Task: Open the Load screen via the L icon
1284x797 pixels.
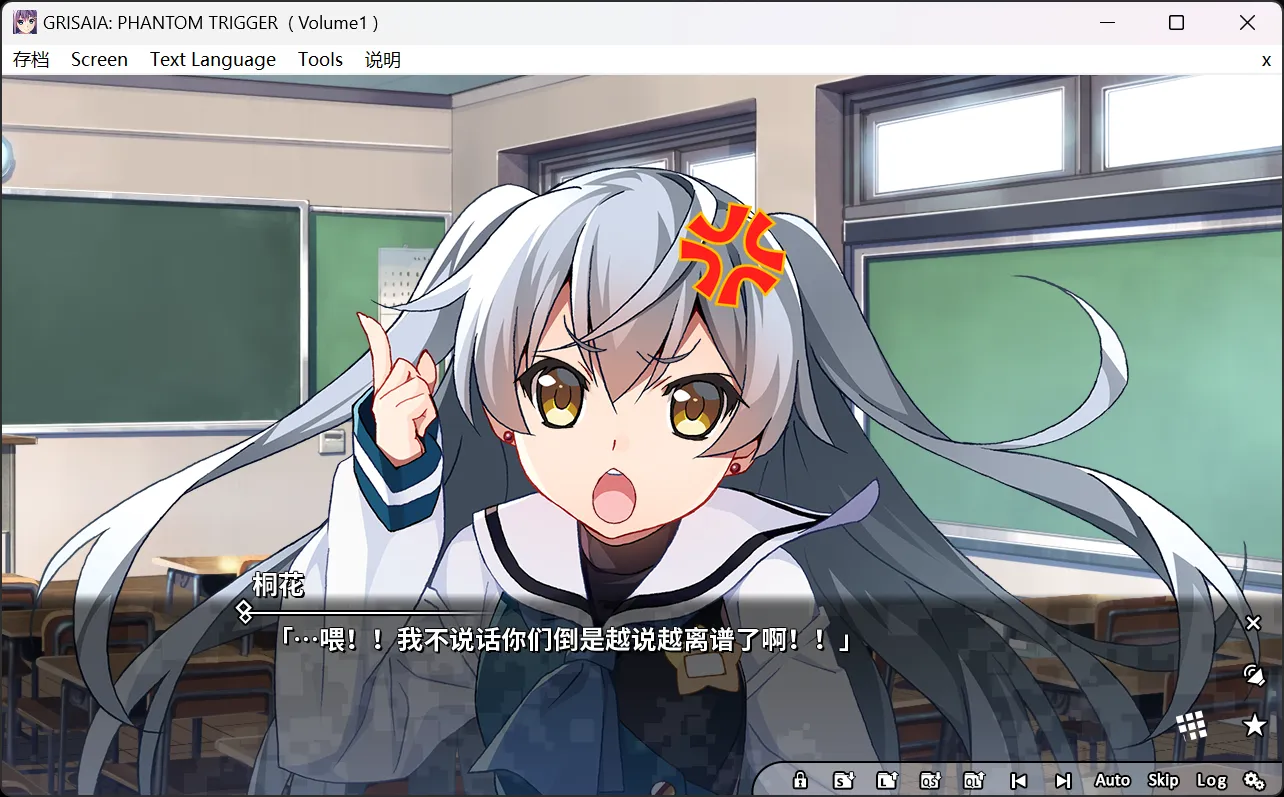Action: click(888, 781)
